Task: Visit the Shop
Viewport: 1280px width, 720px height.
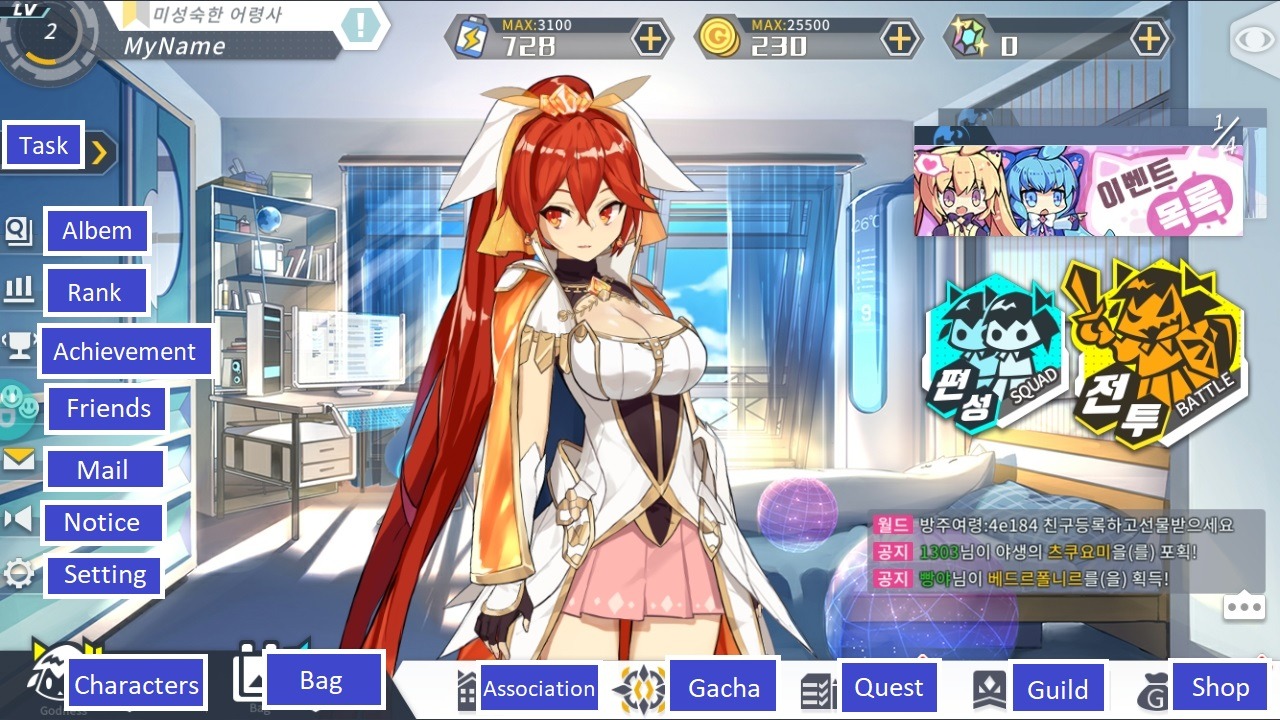Action: pyautogui.click(x=1219, y=687)
